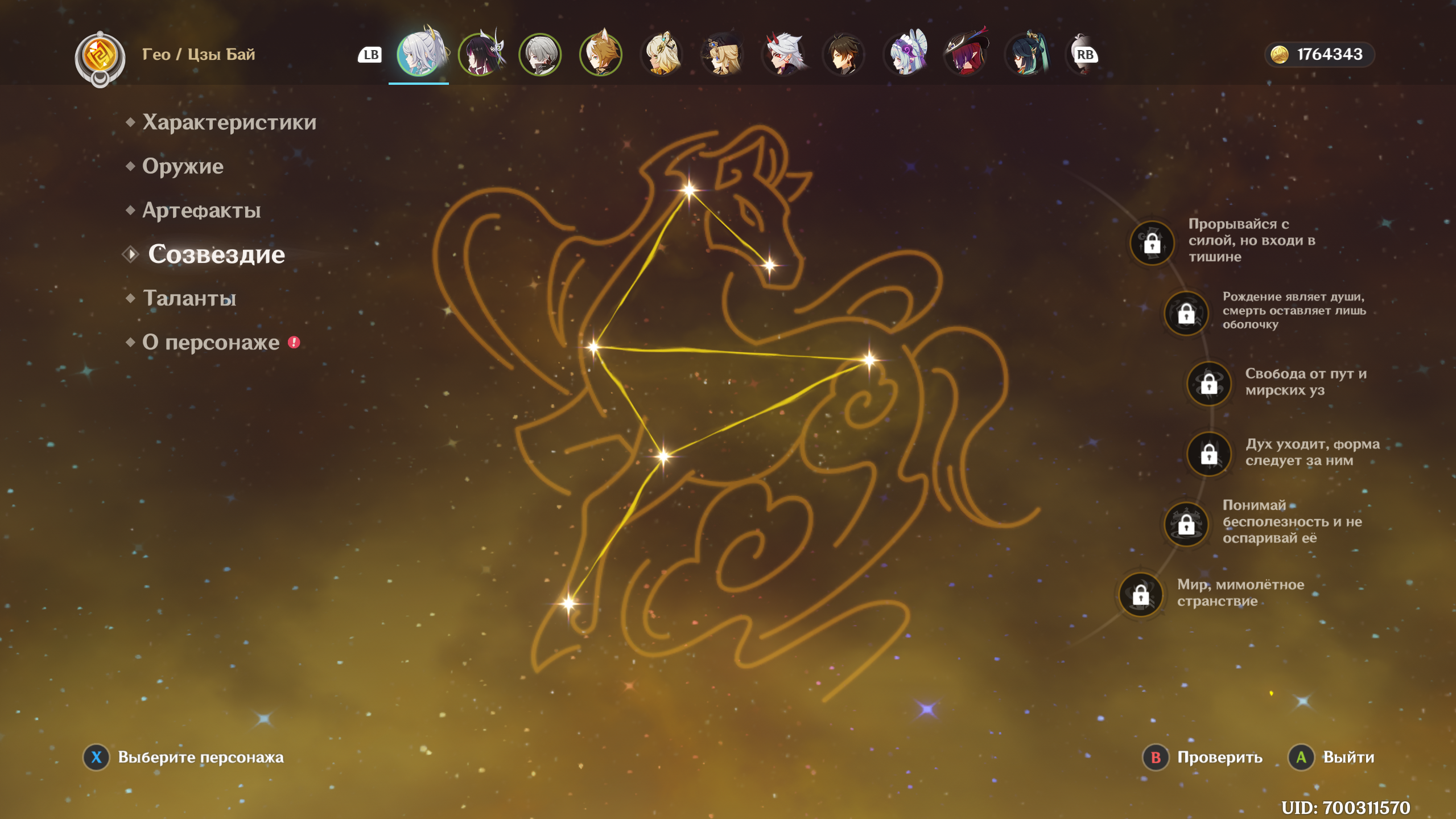Select Артефакты in the side menu

point(201,211)
